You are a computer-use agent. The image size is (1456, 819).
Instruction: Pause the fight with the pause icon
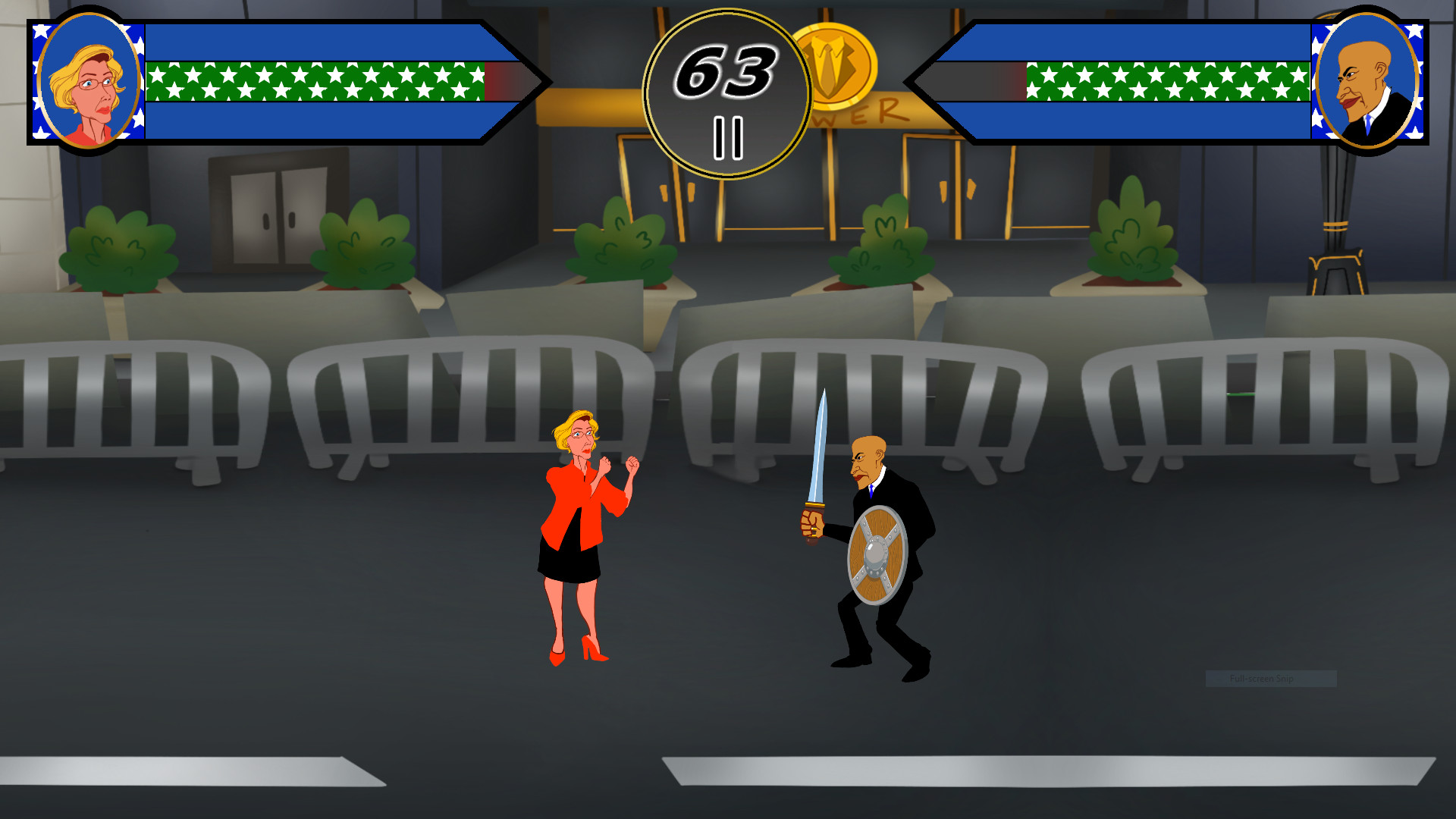[x=727, y=136]
